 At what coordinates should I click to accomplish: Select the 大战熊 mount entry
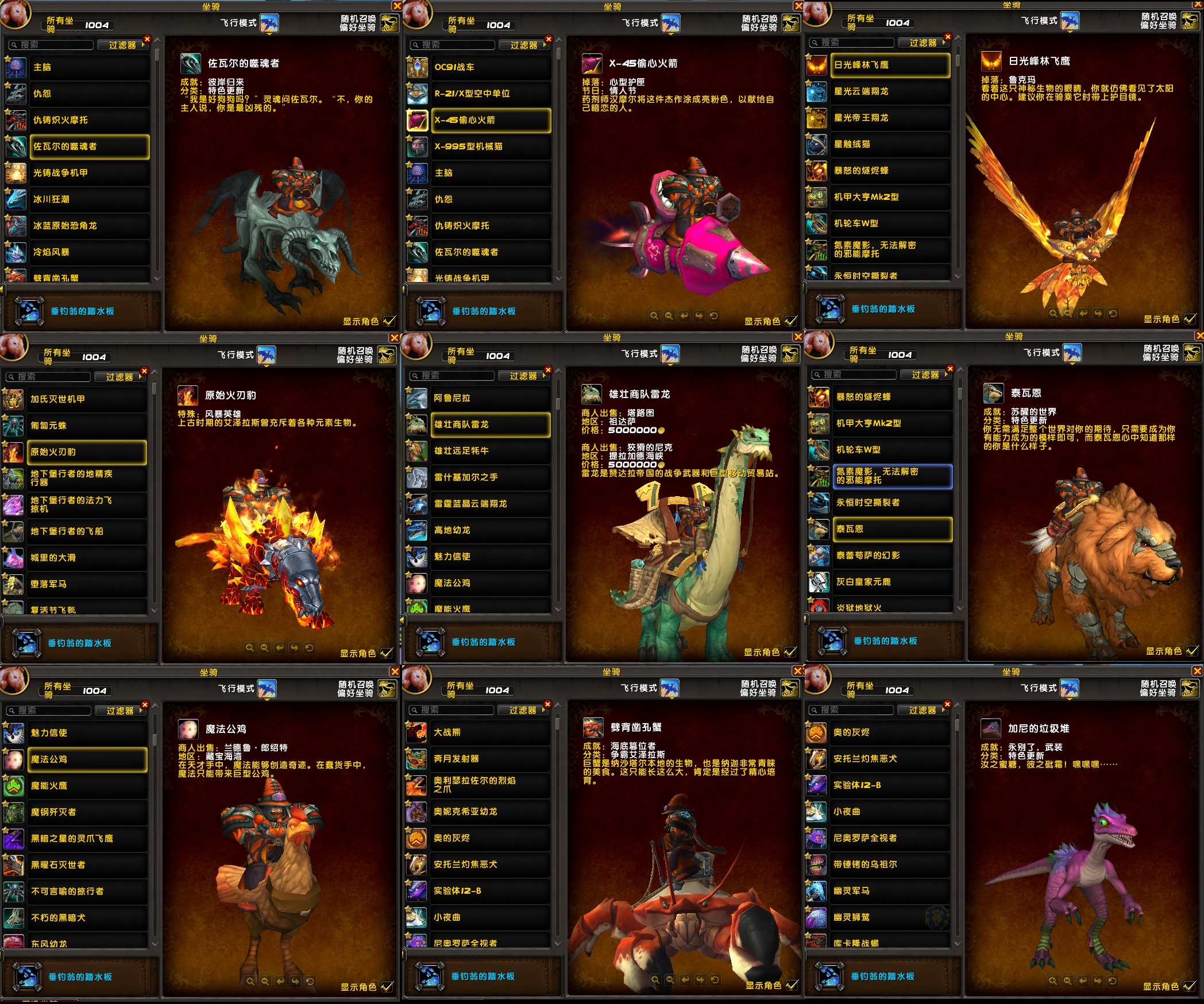(x=489, y=732)
